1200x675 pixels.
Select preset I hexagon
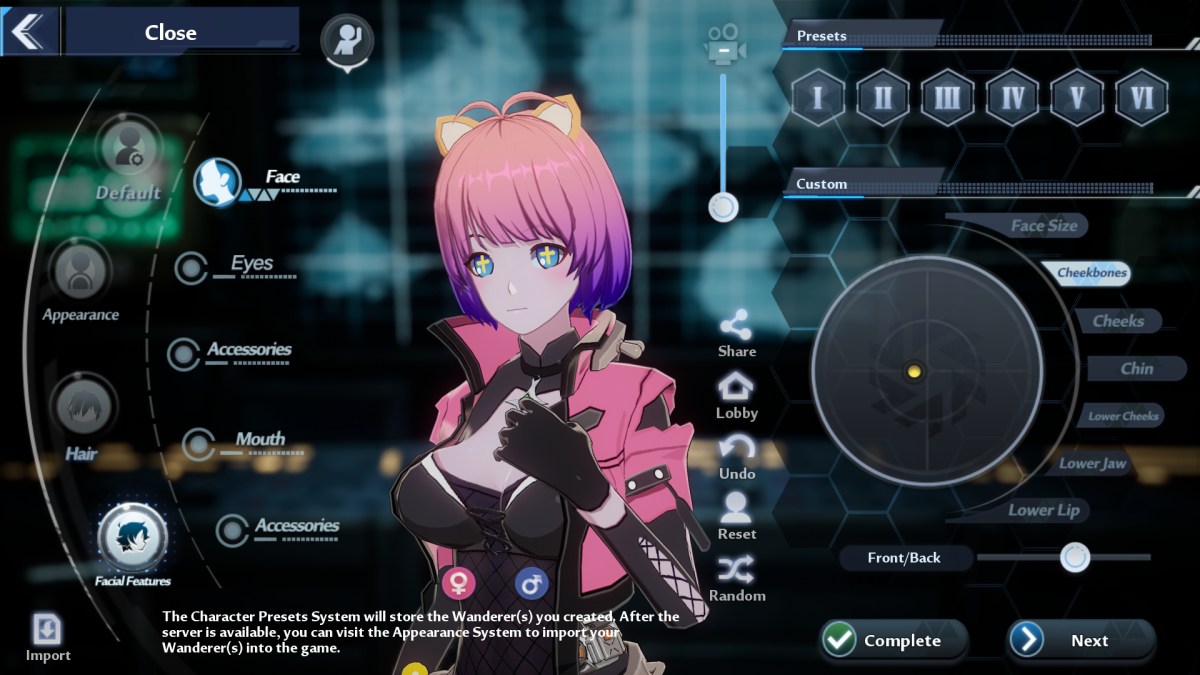pyautogui.click(x=817, y=97)
